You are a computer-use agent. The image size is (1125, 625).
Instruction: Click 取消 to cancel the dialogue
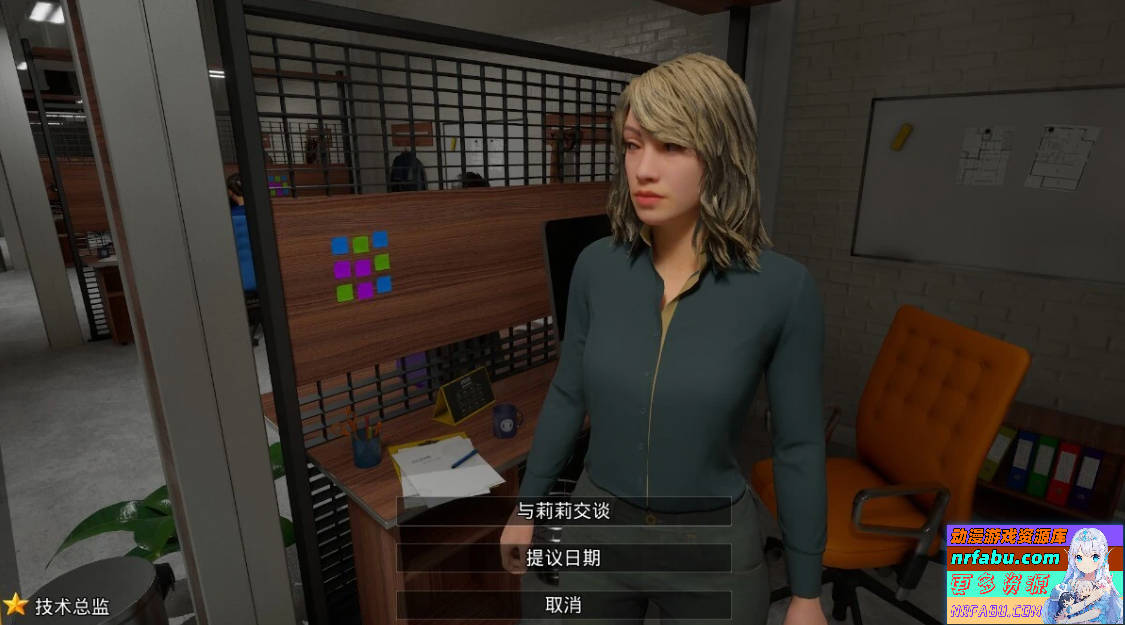tap(563, 605)
